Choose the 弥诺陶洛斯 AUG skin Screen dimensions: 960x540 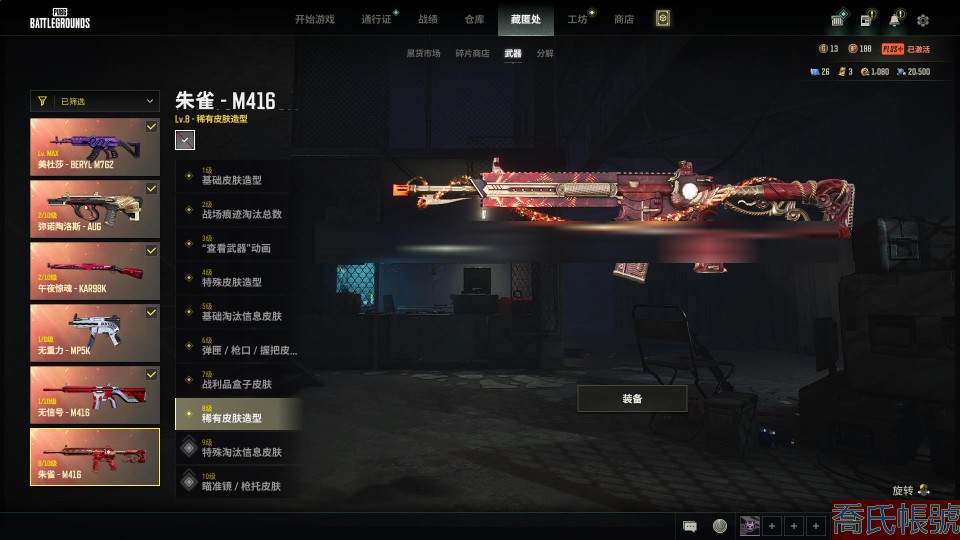coord(95,209)
